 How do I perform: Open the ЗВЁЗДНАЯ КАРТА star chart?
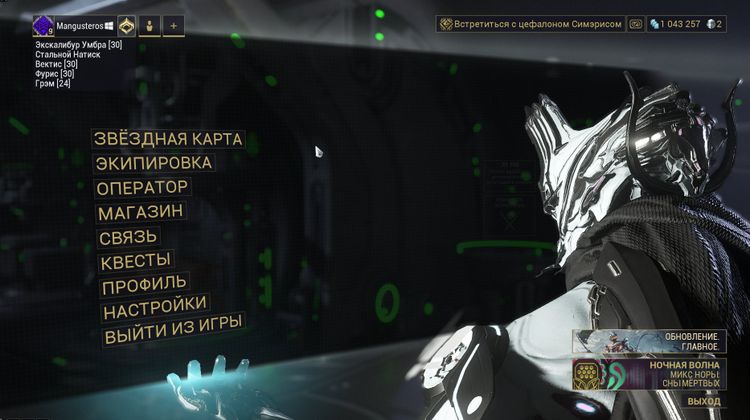(167, 139)
